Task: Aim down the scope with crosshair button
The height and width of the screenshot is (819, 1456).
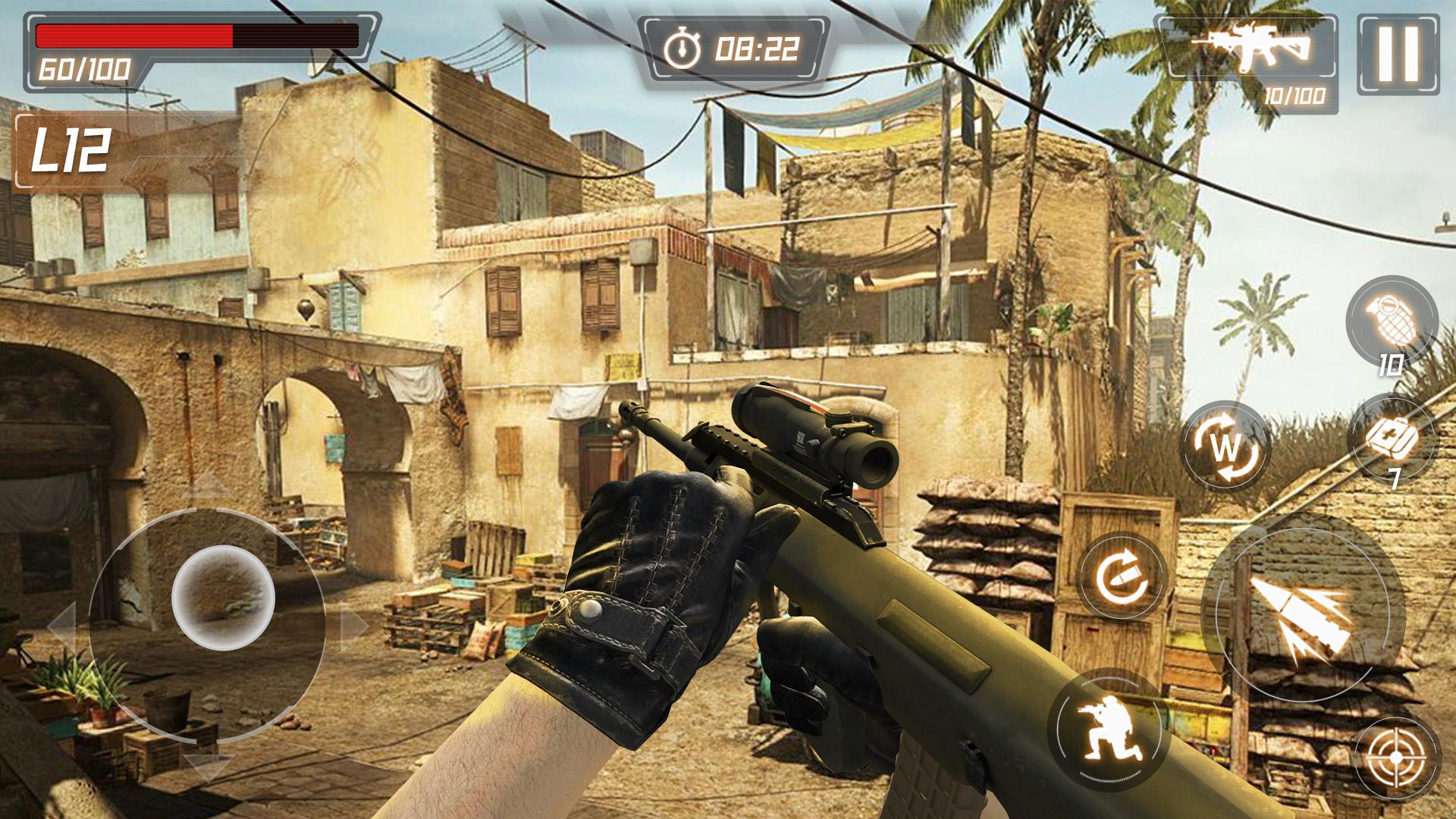Action: pos(1397,759)
